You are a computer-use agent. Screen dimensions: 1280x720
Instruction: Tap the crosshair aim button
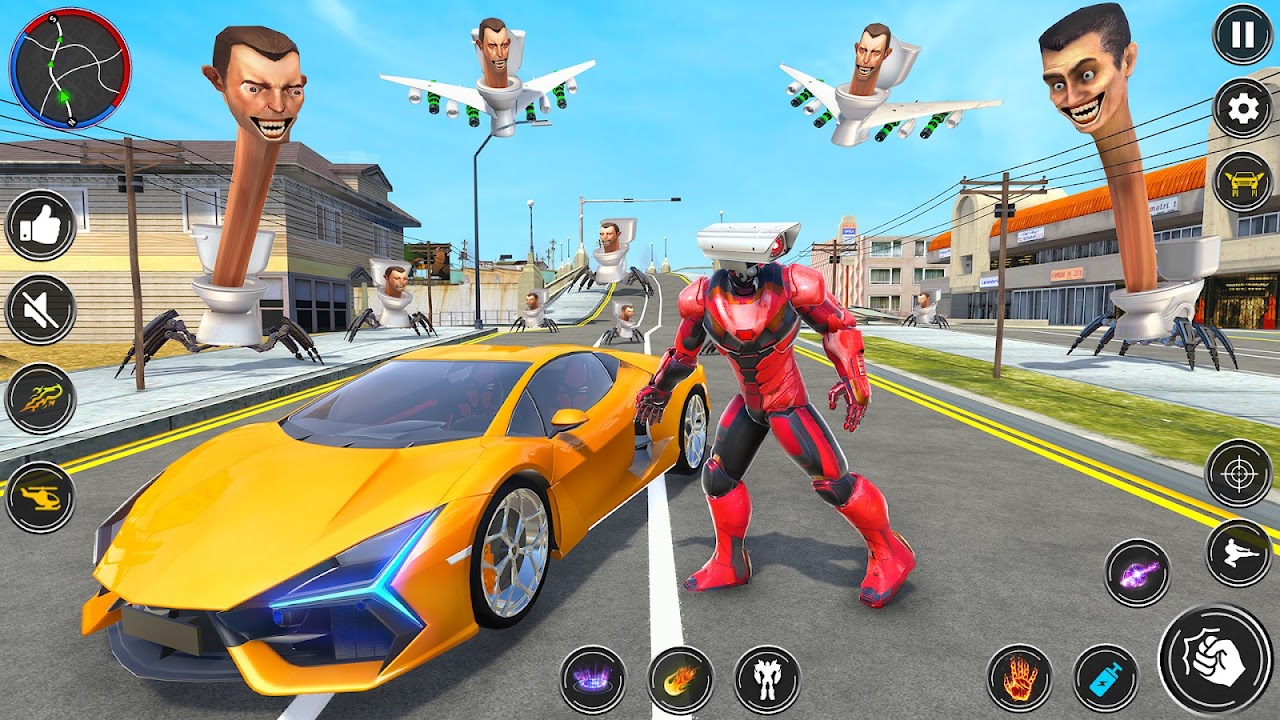(x=1238, y=473)
